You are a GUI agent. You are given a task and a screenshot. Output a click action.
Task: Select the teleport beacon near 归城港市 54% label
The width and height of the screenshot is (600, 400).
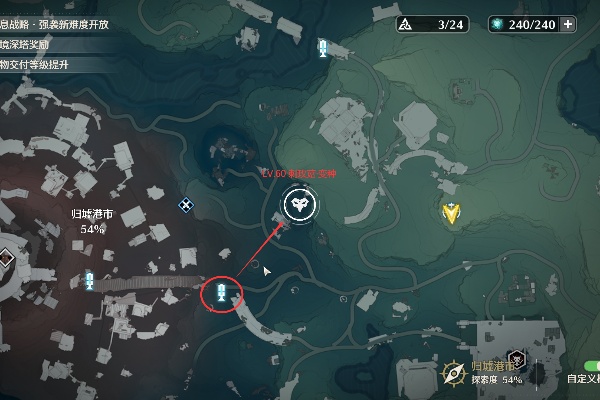coord(89,281)
